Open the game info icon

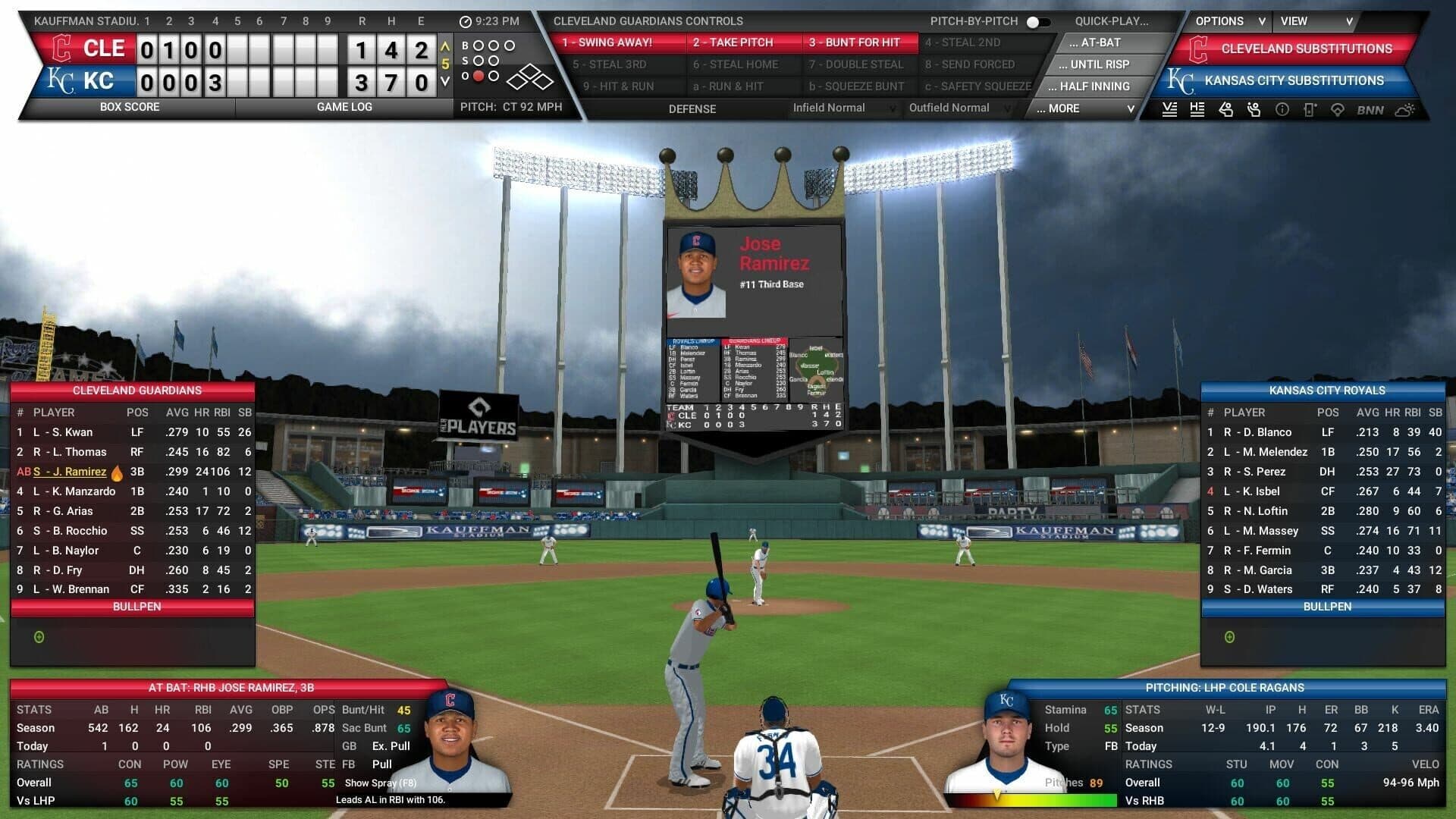point(1282,110)
